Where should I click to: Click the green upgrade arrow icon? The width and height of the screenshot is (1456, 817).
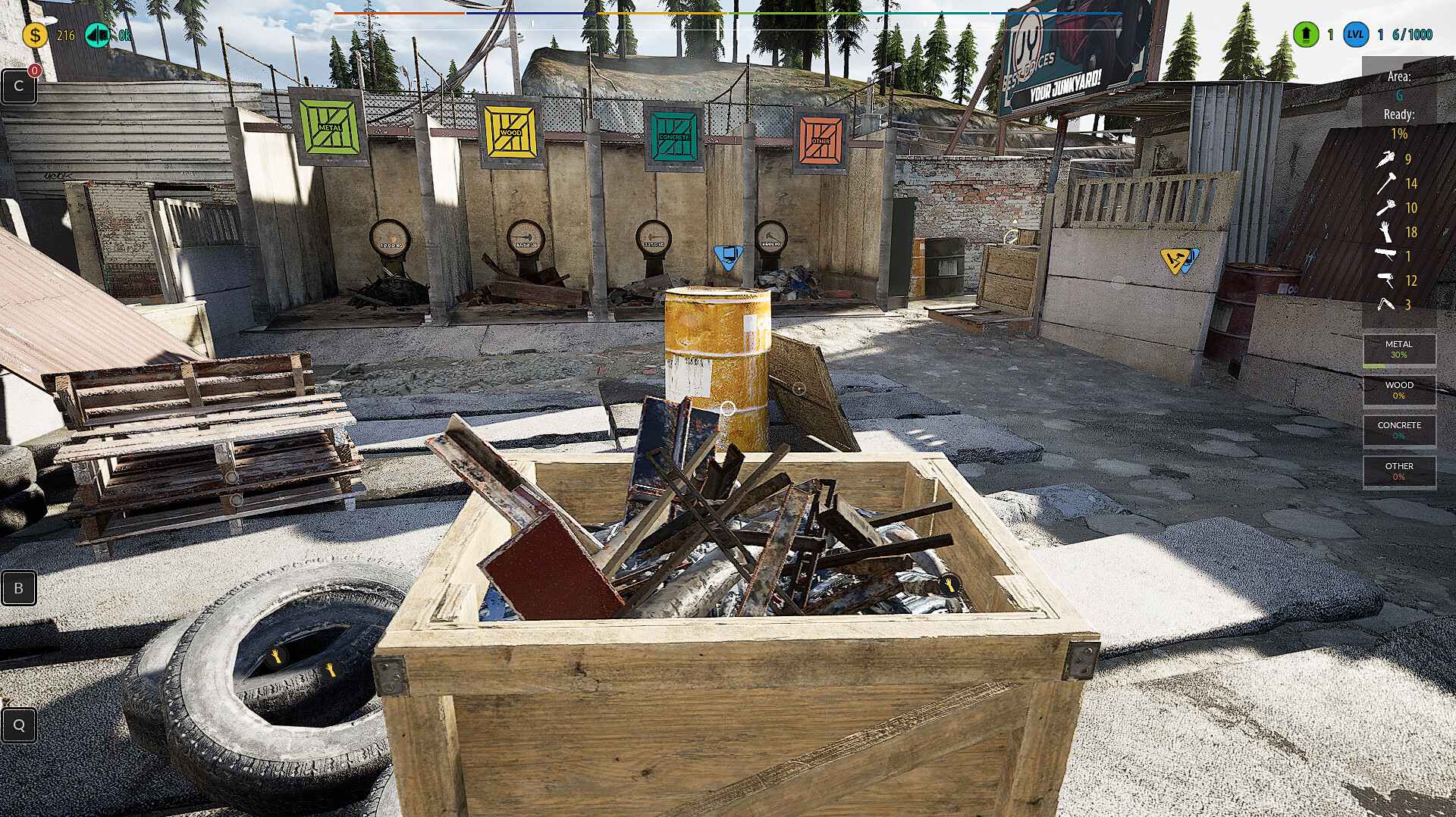(1306, 33)
